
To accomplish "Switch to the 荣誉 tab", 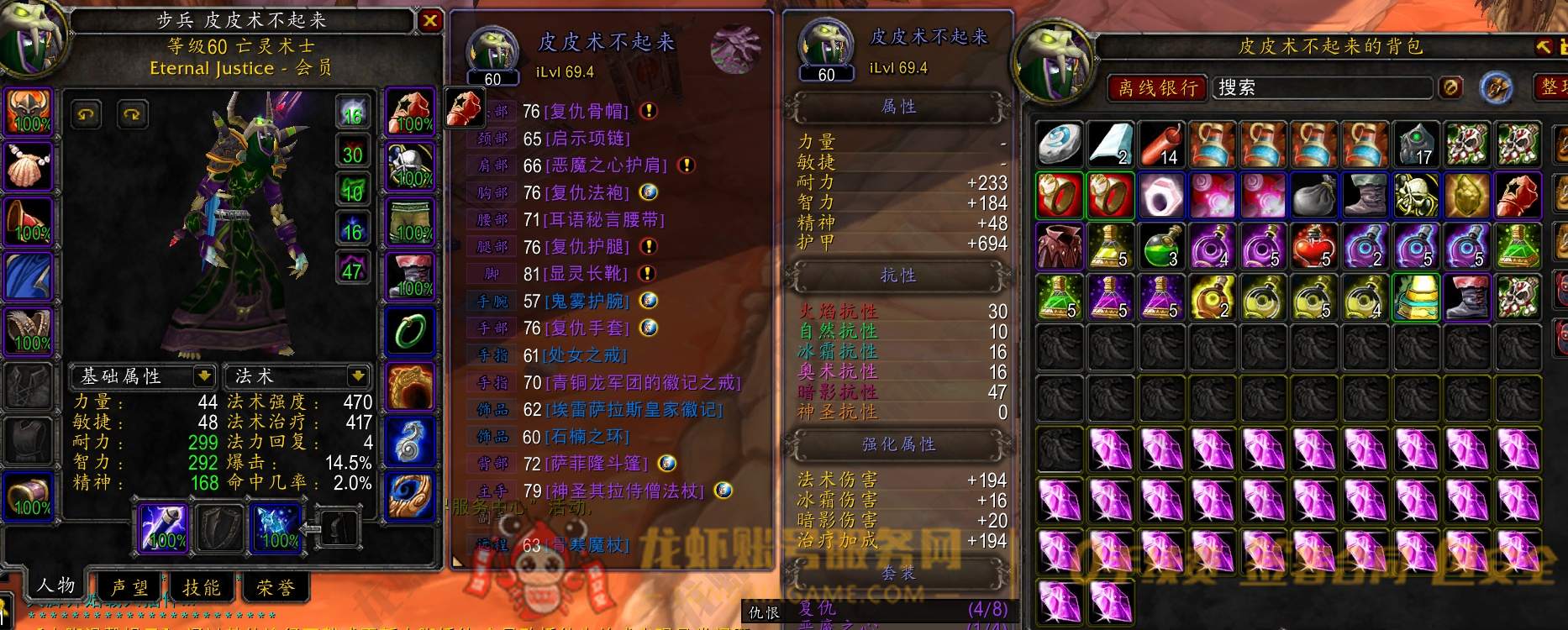I will tap(277, 588).
